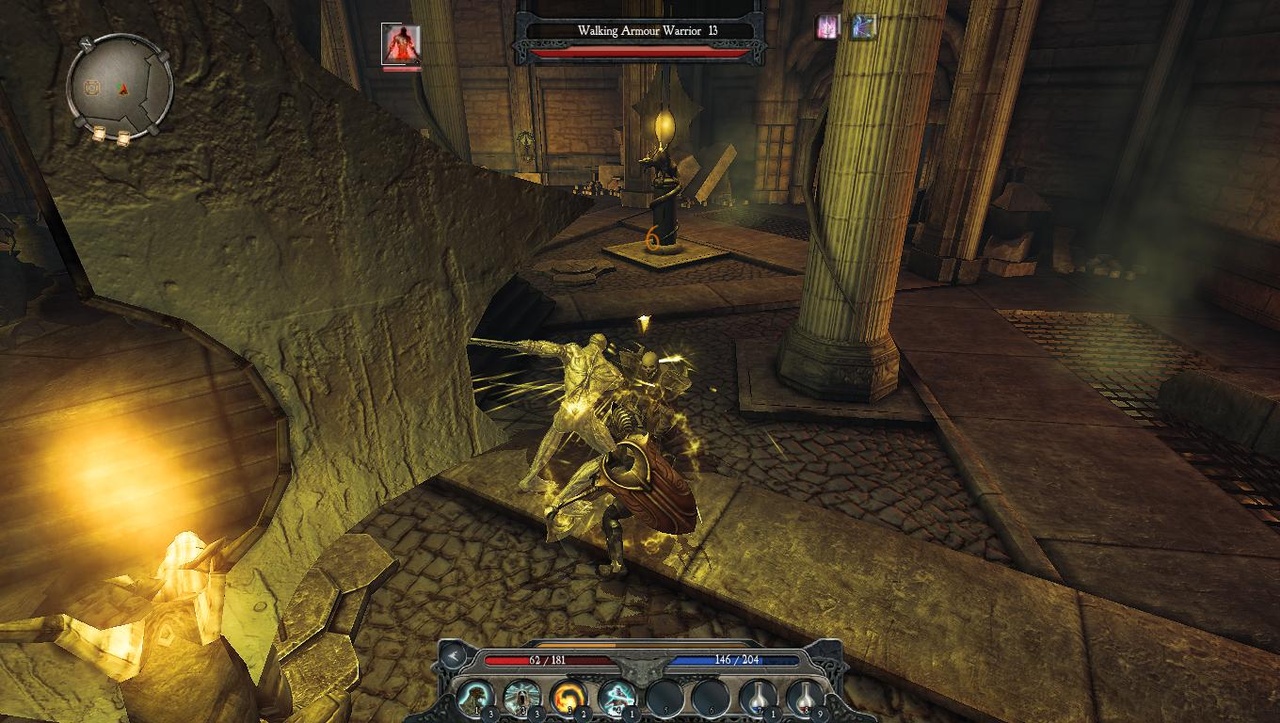Inspect the pink buff icon near the minimap edge
Screen dimensions: 1280x723
[x=828, y=25]
